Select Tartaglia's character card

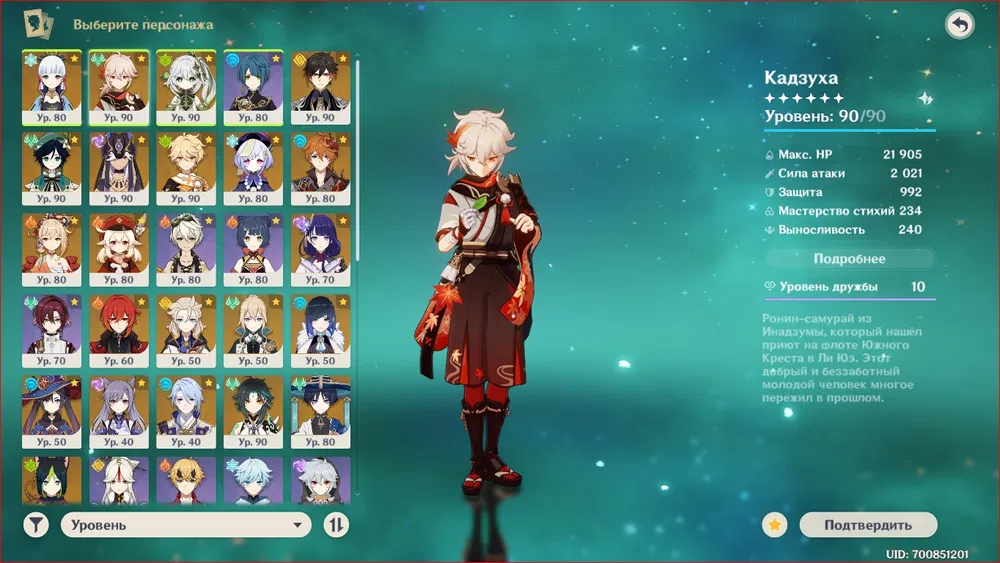tap(320, 169)
